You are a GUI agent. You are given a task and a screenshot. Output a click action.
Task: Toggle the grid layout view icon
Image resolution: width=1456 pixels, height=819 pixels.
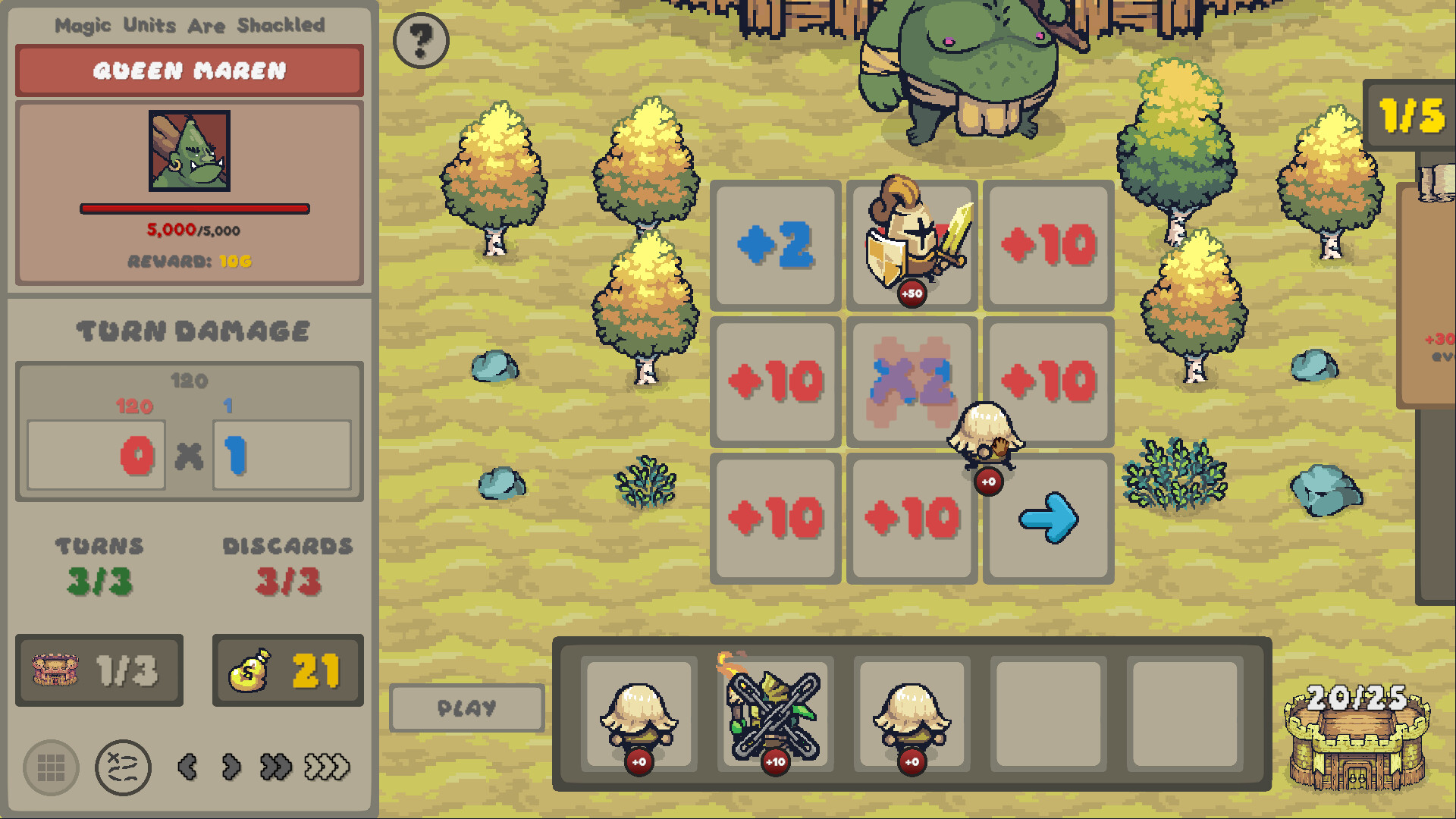[x=51, y=767]
